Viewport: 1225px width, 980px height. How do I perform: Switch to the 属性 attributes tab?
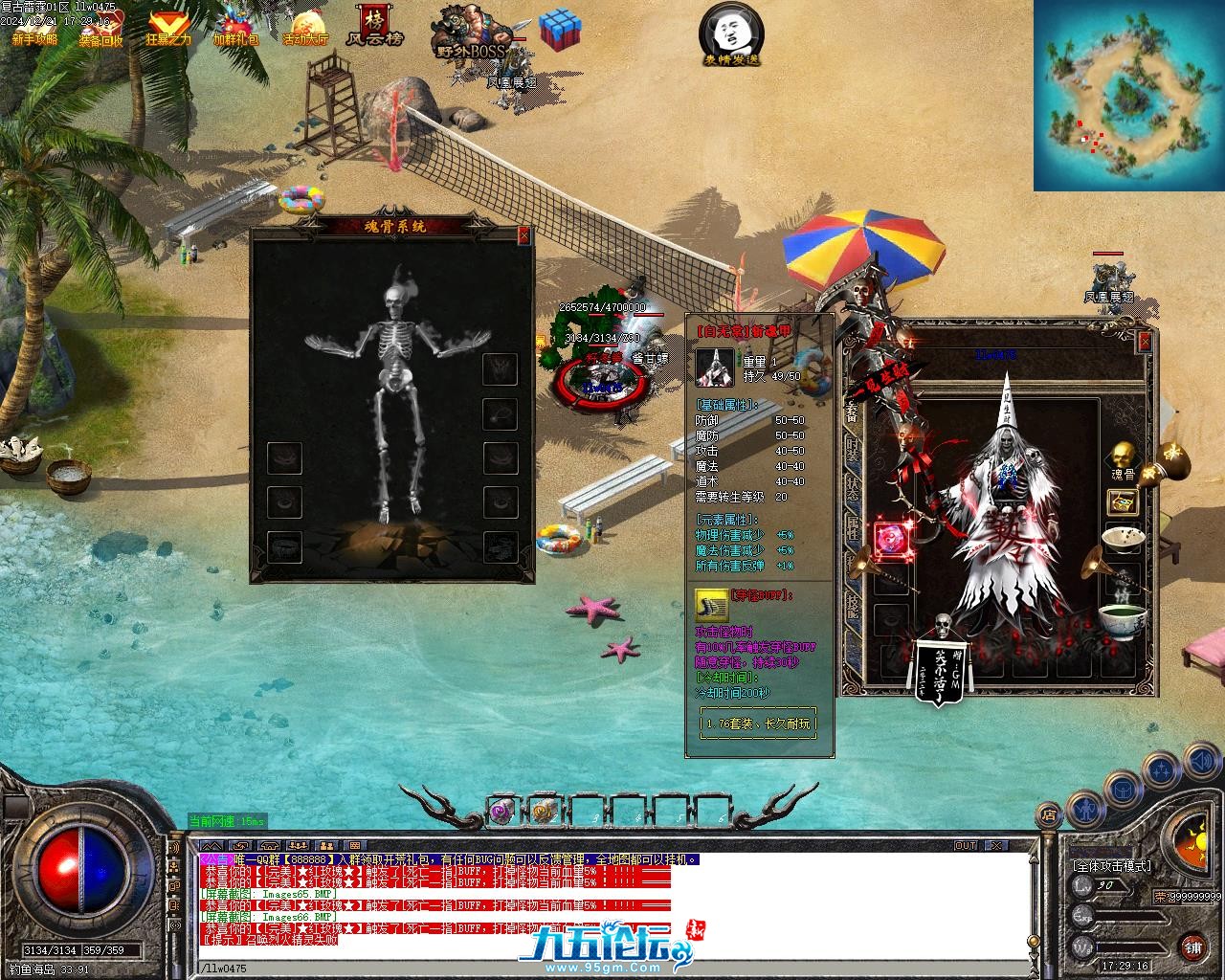tap(852, 526)
